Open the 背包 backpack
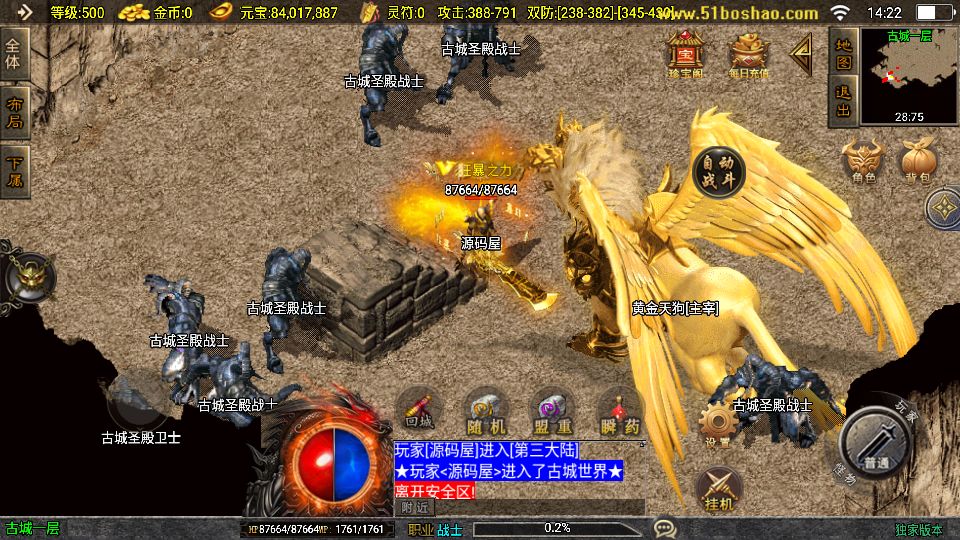Viewport: 960px width, 540px height. (918, 160)
